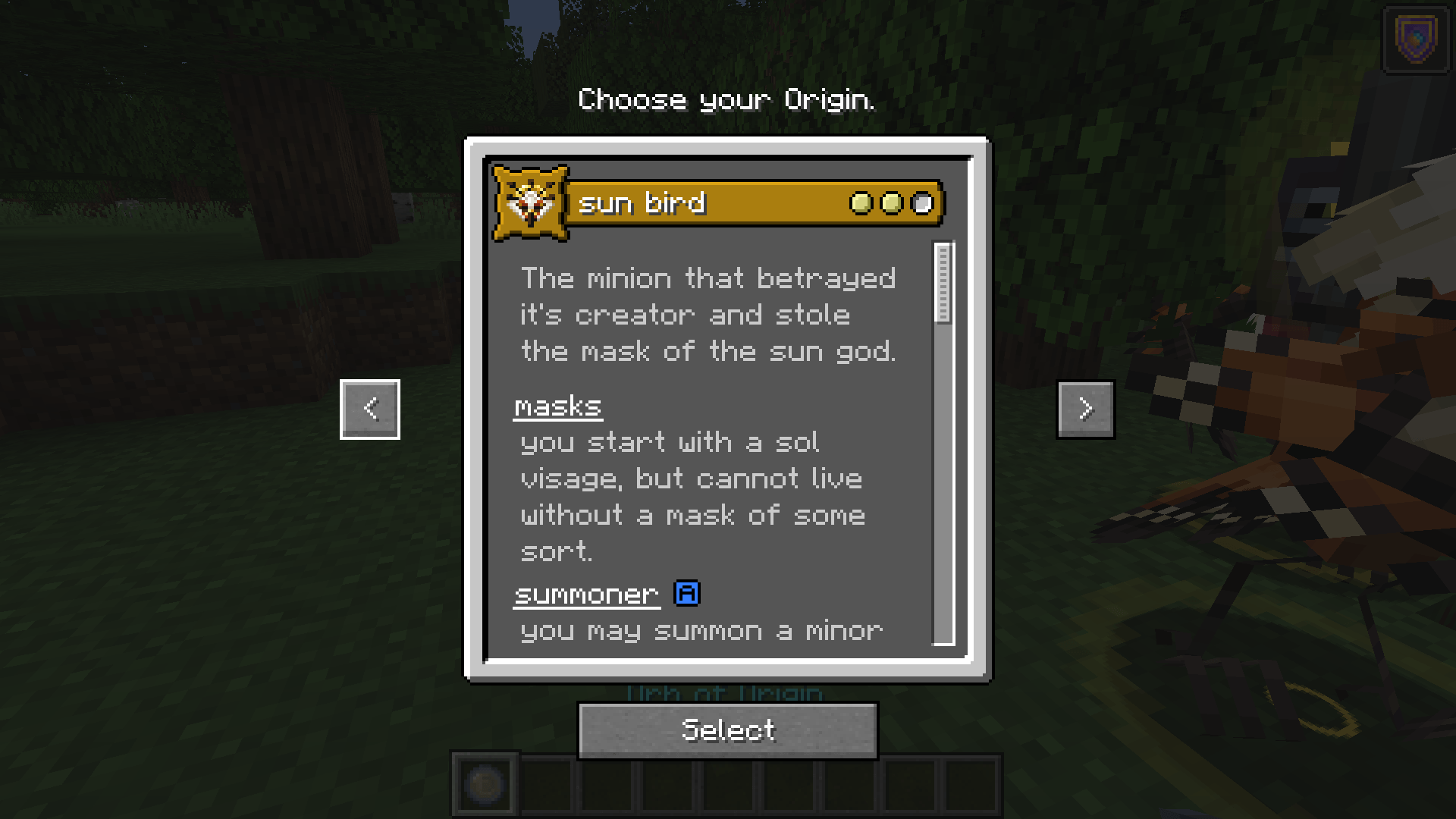Viewport: 1456px width, 819px height.
Task: Click the second filled impact indicator circle
Action: (x=891, y=202)
